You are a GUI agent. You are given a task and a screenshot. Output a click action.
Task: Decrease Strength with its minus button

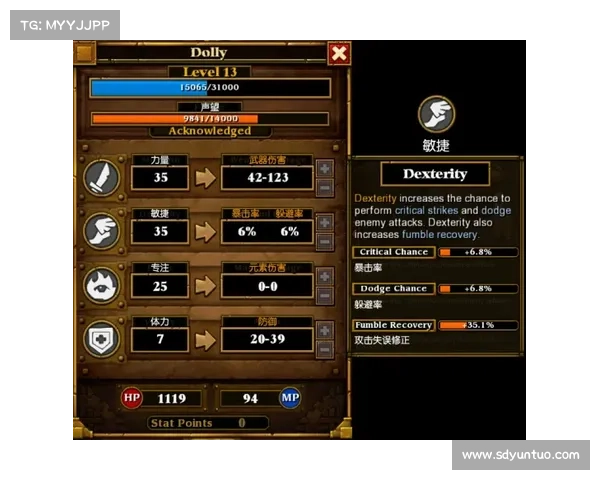325,187
